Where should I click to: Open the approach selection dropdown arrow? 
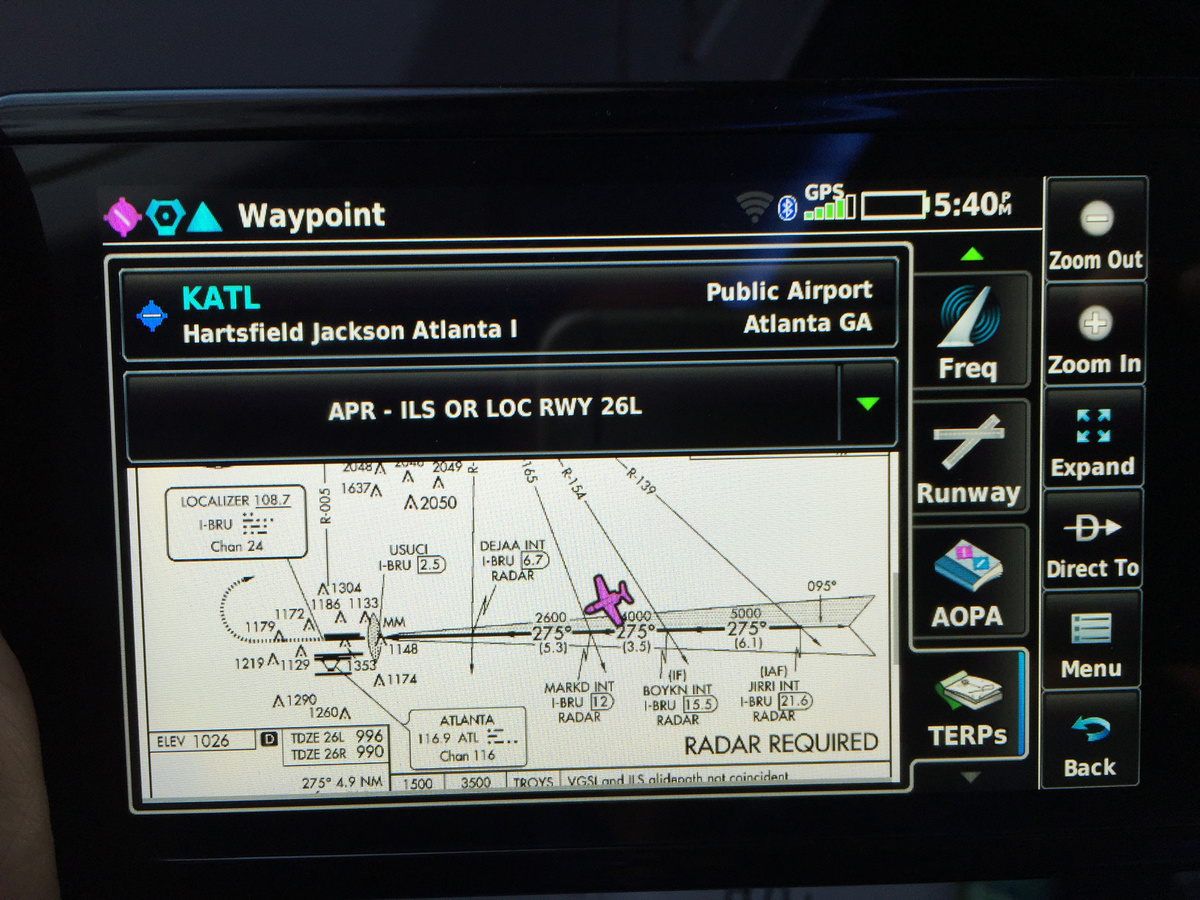point(868,405)
